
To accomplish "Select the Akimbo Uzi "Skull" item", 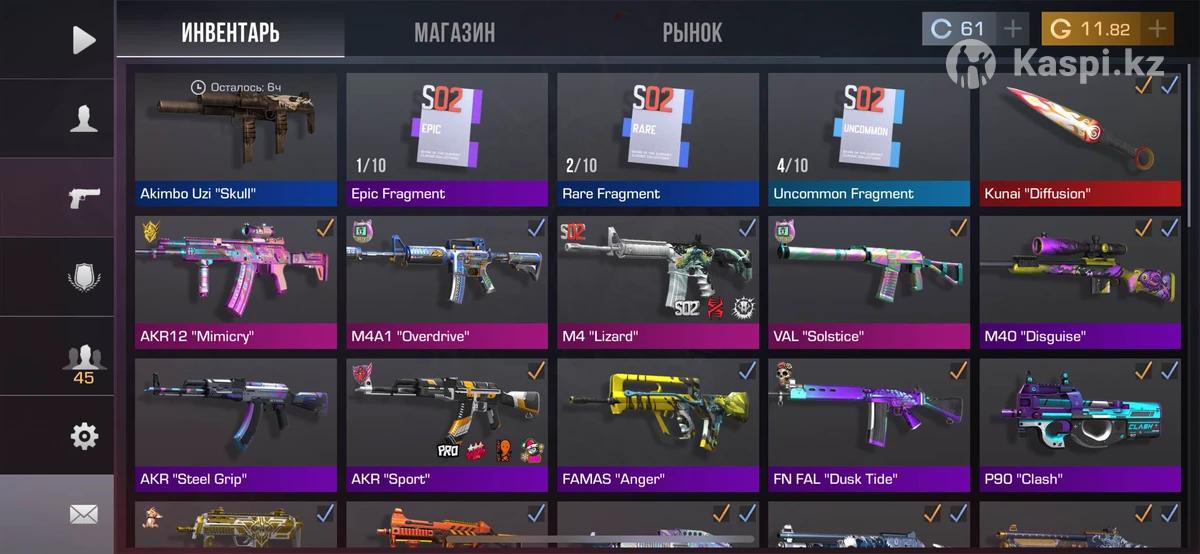I will click(x=236, y=135).
